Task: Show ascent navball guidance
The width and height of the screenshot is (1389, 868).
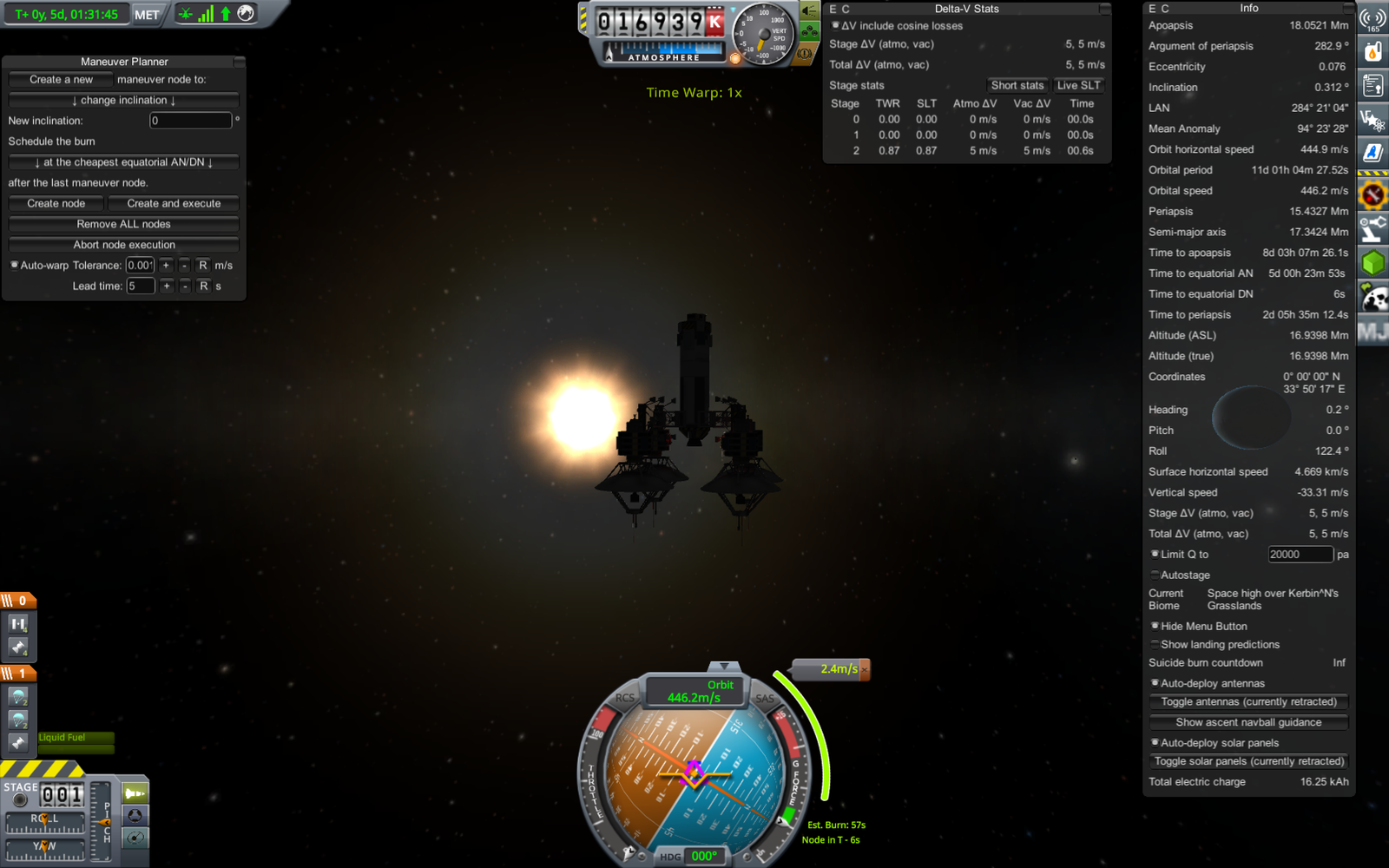Action: click(1248, 722)
